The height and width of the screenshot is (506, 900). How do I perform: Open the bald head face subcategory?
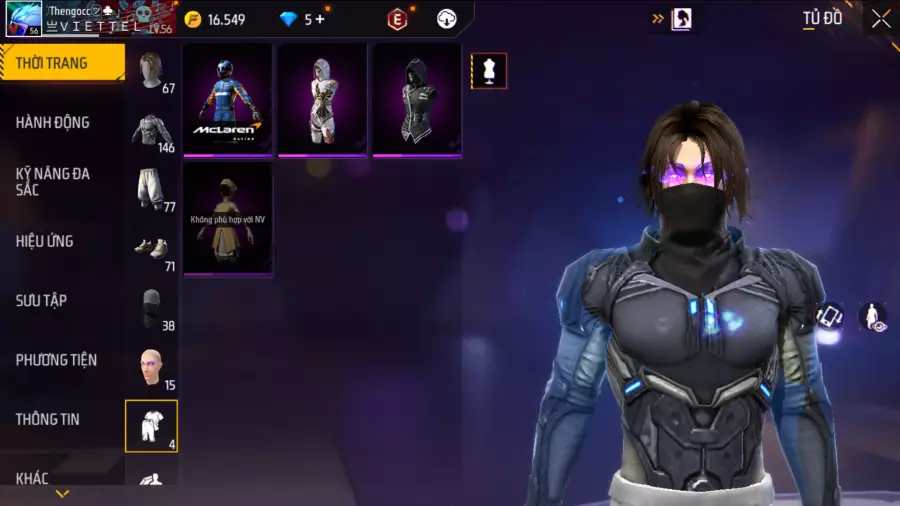(151, 367)
